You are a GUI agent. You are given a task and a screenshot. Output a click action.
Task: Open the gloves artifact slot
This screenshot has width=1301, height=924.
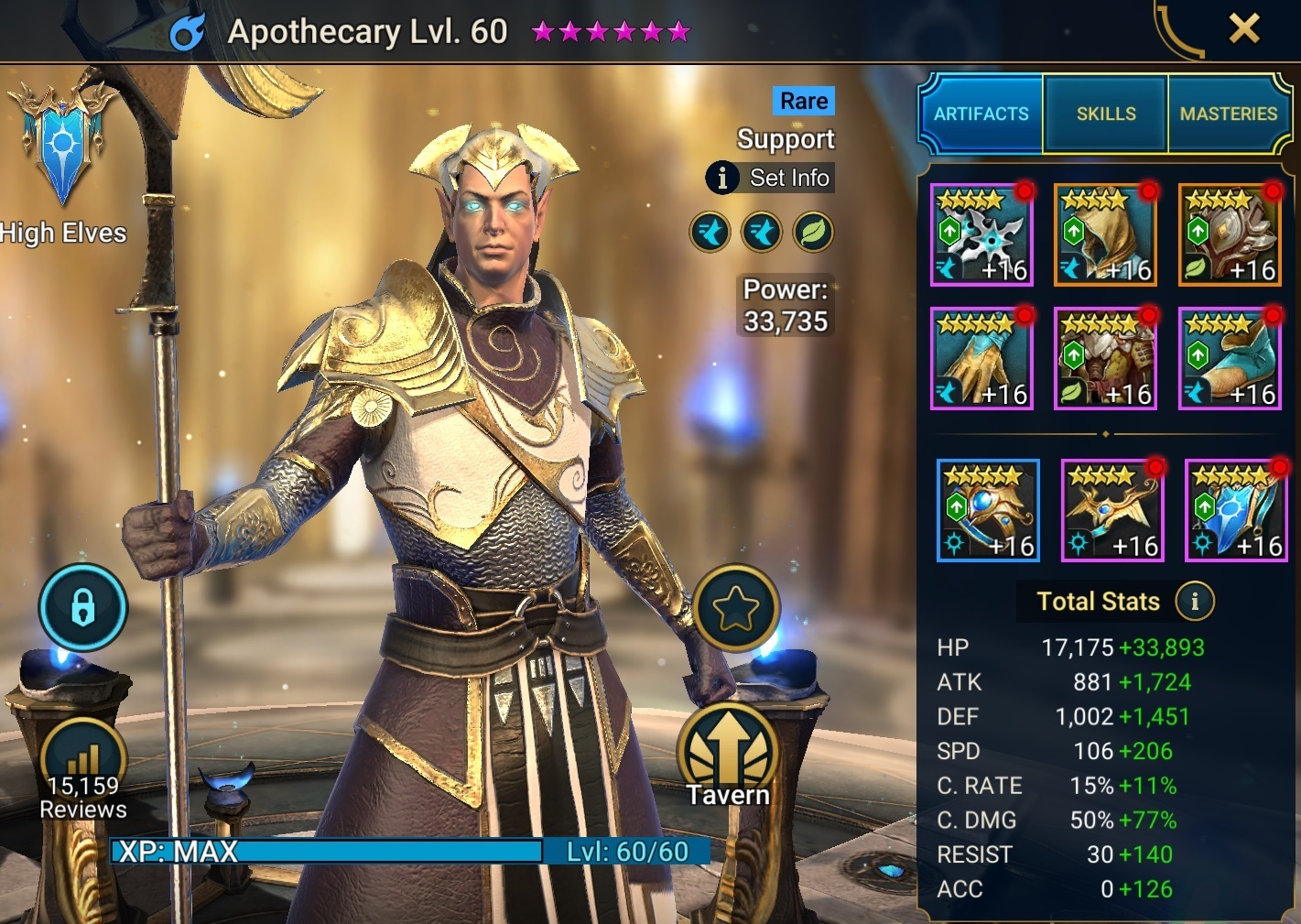981,358
